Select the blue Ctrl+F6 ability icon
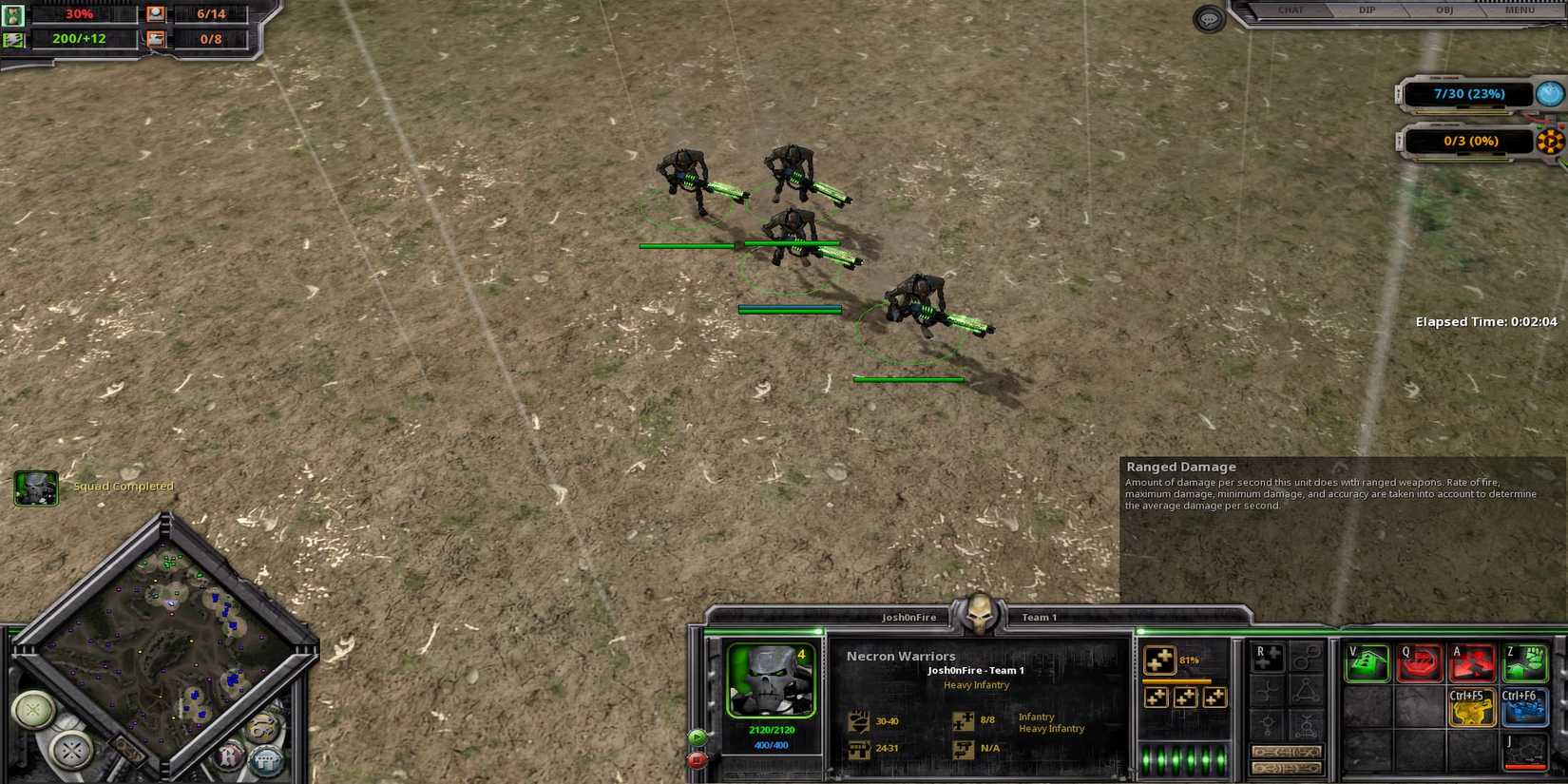The width and height of the screenshot is (1568, 784). pyautogui.click(x=1524, y=708)
